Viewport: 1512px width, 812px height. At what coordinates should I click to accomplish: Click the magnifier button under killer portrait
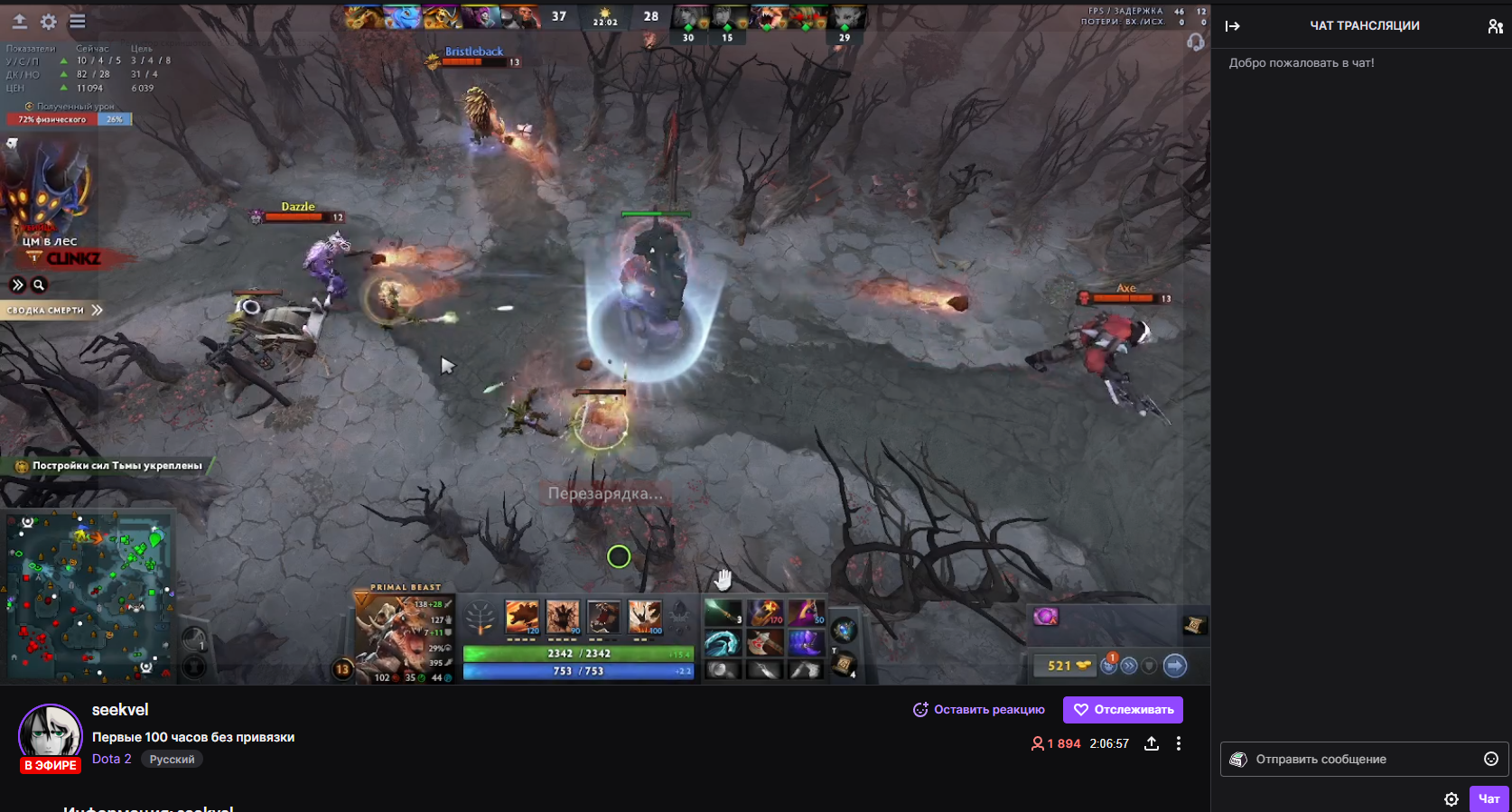click(x=39, y=285)
